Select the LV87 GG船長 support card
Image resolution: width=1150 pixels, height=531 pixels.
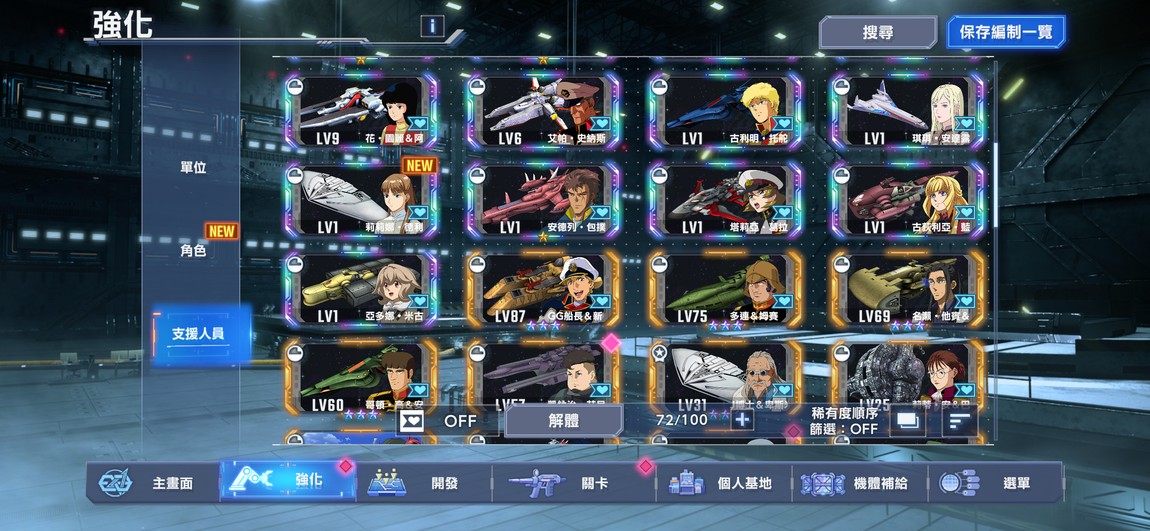543,288
